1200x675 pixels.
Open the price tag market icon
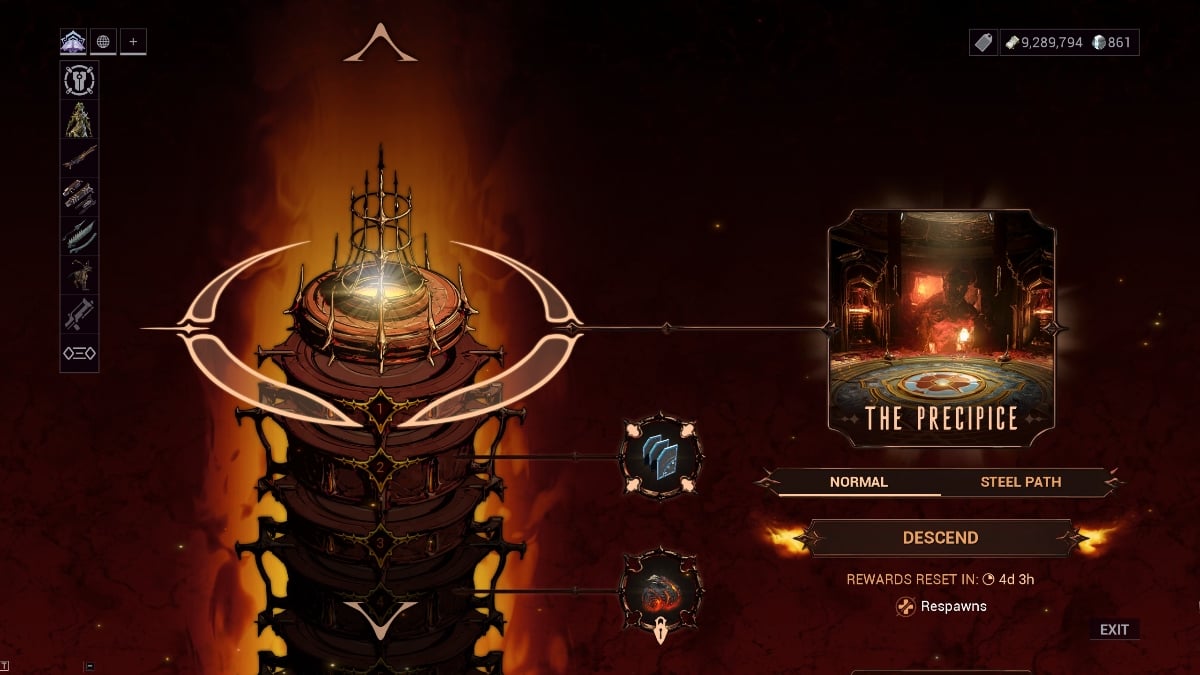tap(984, 42)
